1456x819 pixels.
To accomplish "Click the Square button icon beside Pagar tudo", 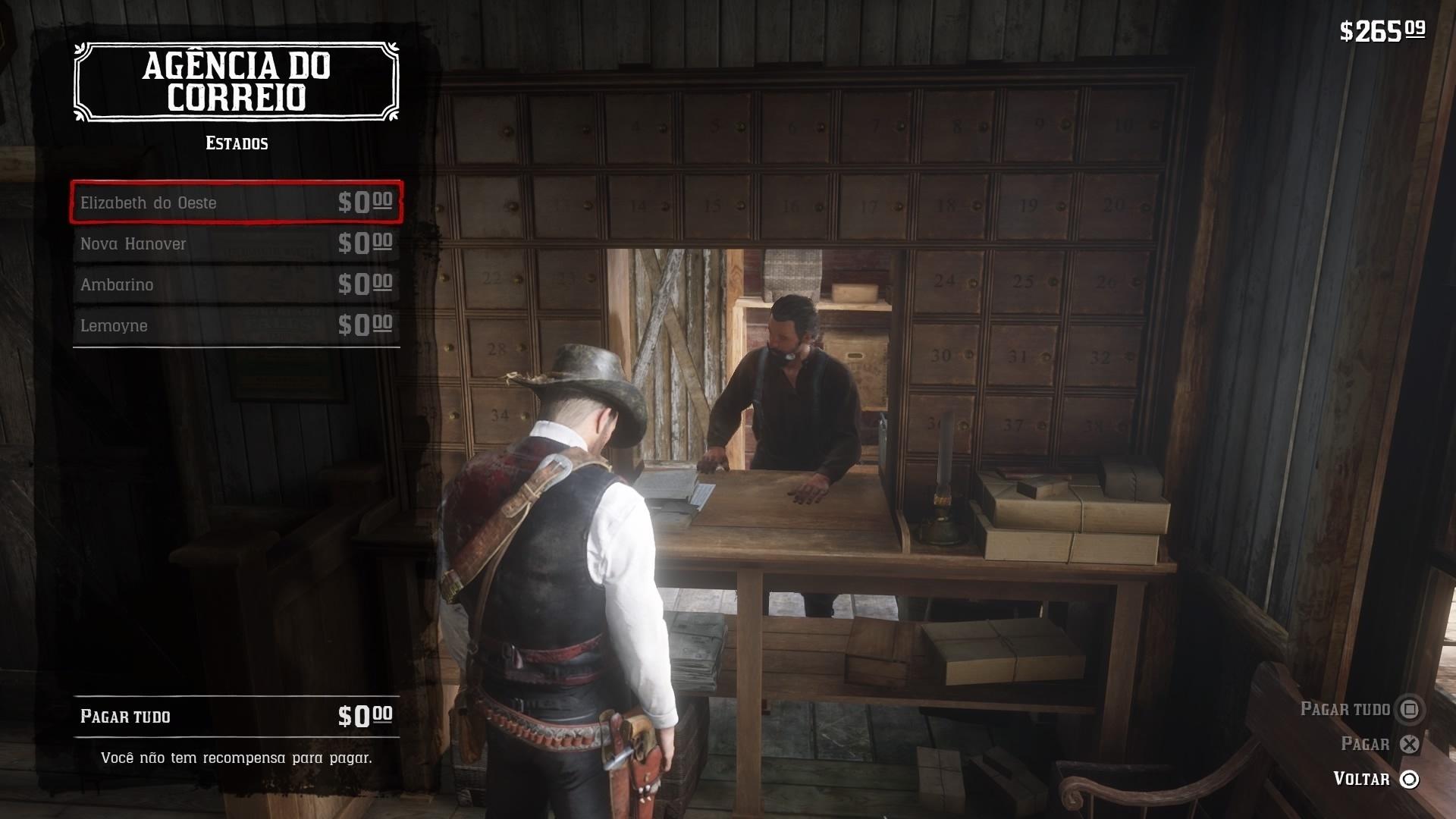I will pos(1410,709).
